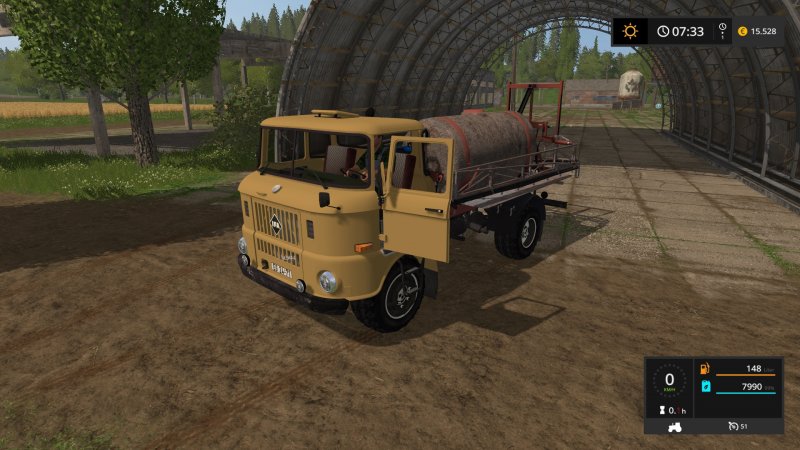Click the euro coin money icon
Screen dimensions: 800x450
[741, 31]
